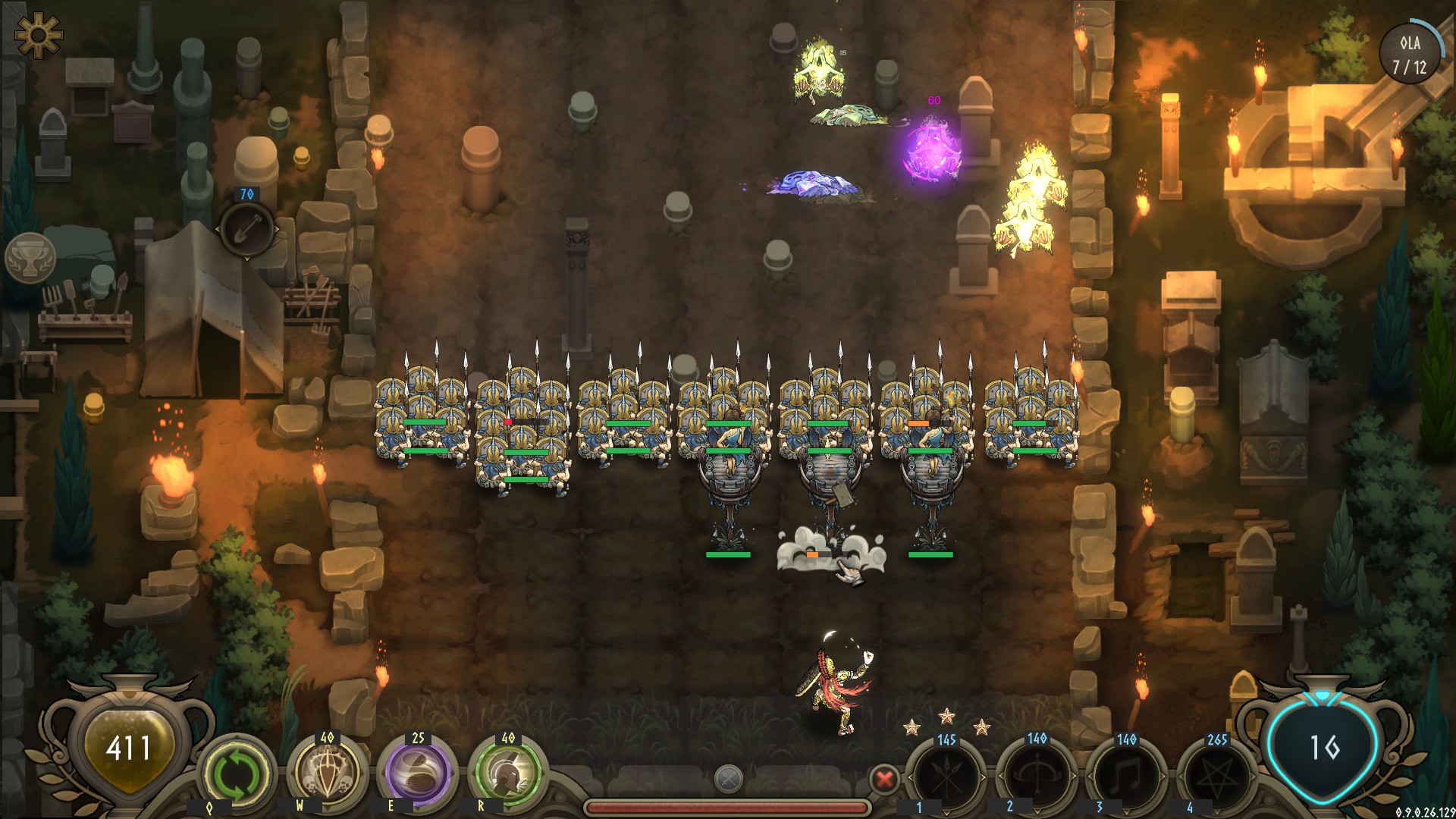The height and width of the screenshot is (819, 1456).
Task: Click the grey crossed swords button
Action: [728, 779]
